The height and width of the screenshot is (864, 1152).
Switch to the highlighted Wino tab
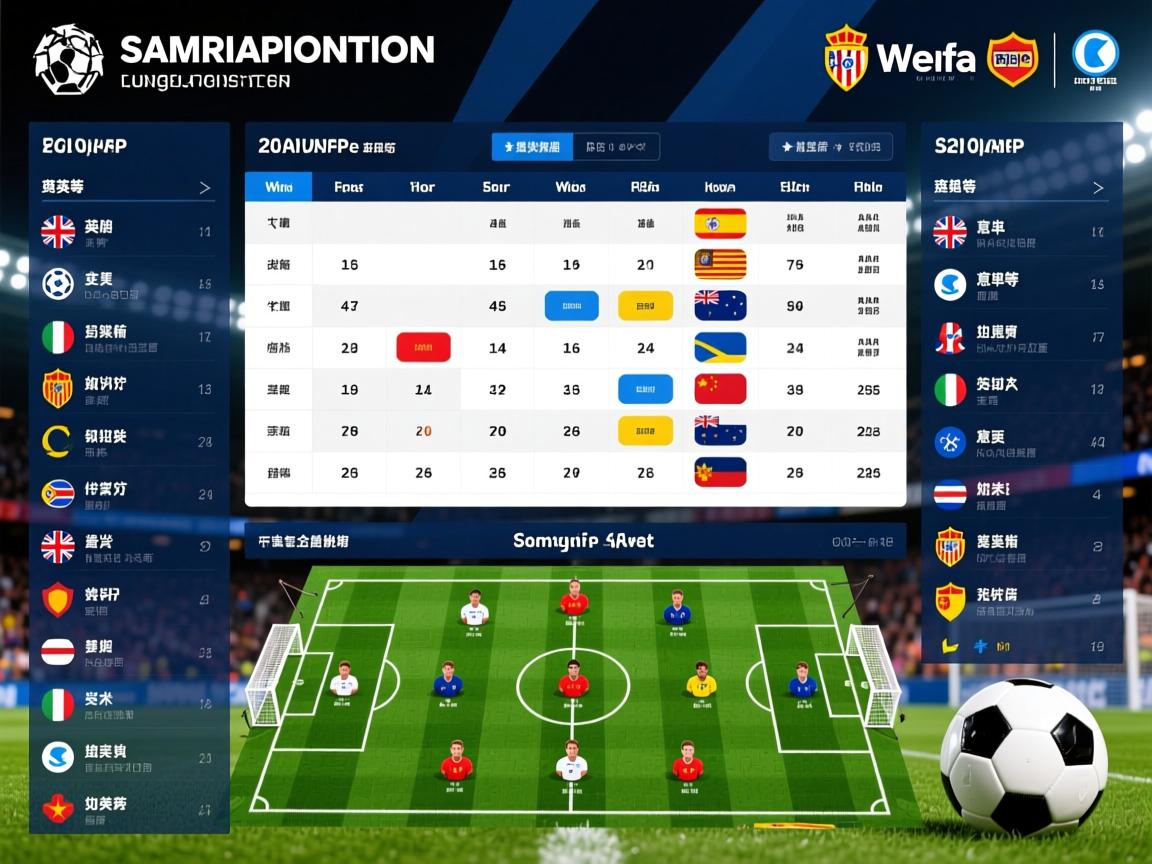tap(278, 187)
